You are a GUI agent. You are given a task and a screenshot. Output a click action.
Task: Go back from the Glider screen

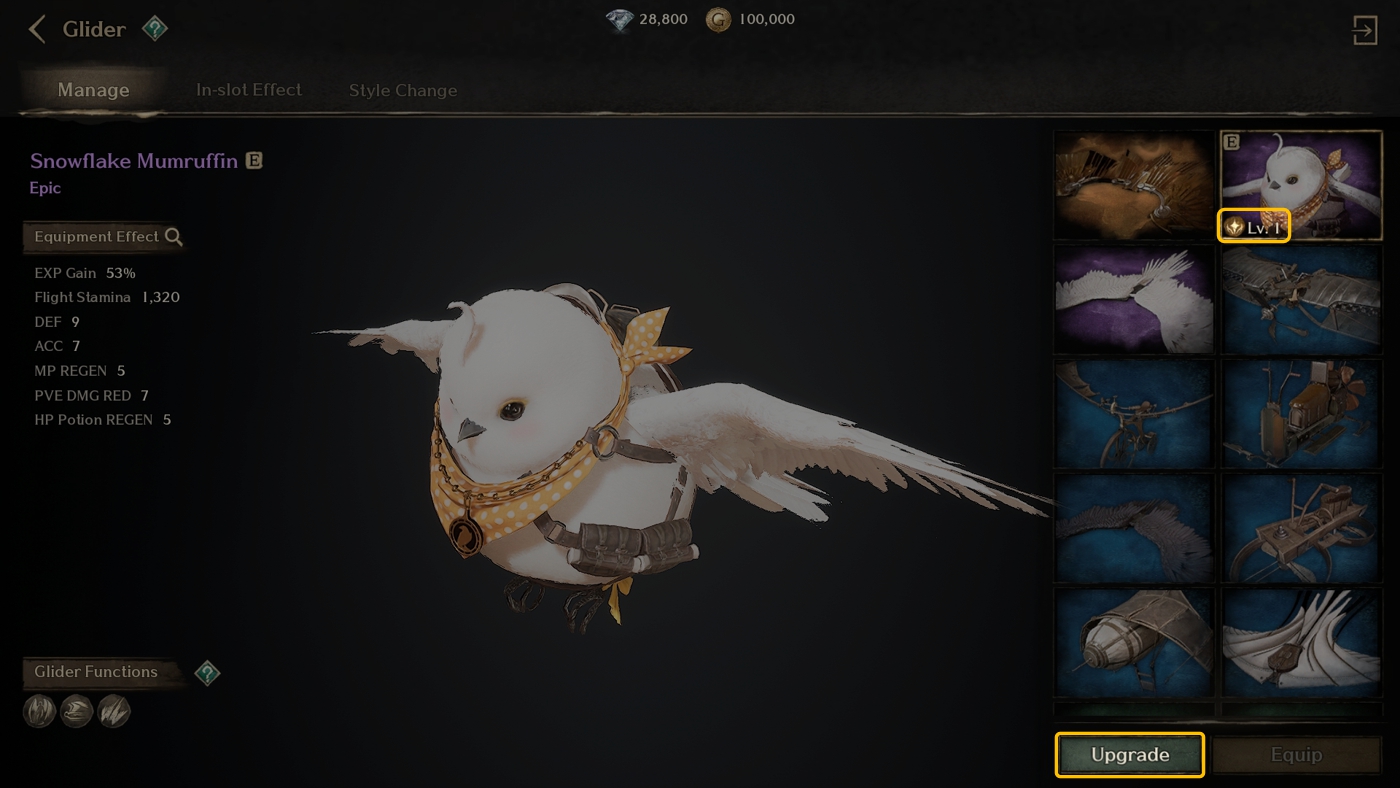(x=37, y=29)
